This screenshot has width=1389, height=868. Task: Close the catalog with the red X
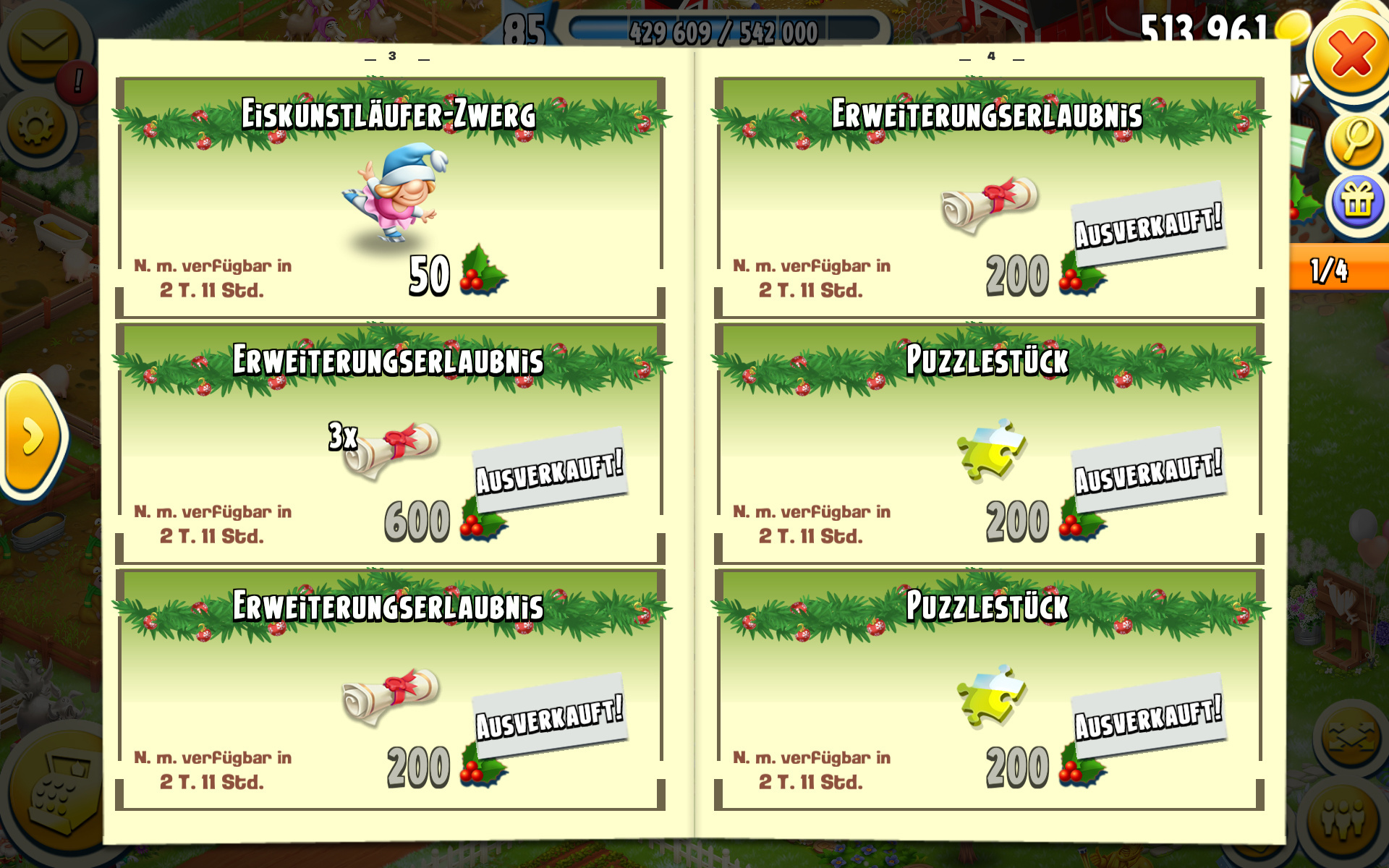[1350, 55]
